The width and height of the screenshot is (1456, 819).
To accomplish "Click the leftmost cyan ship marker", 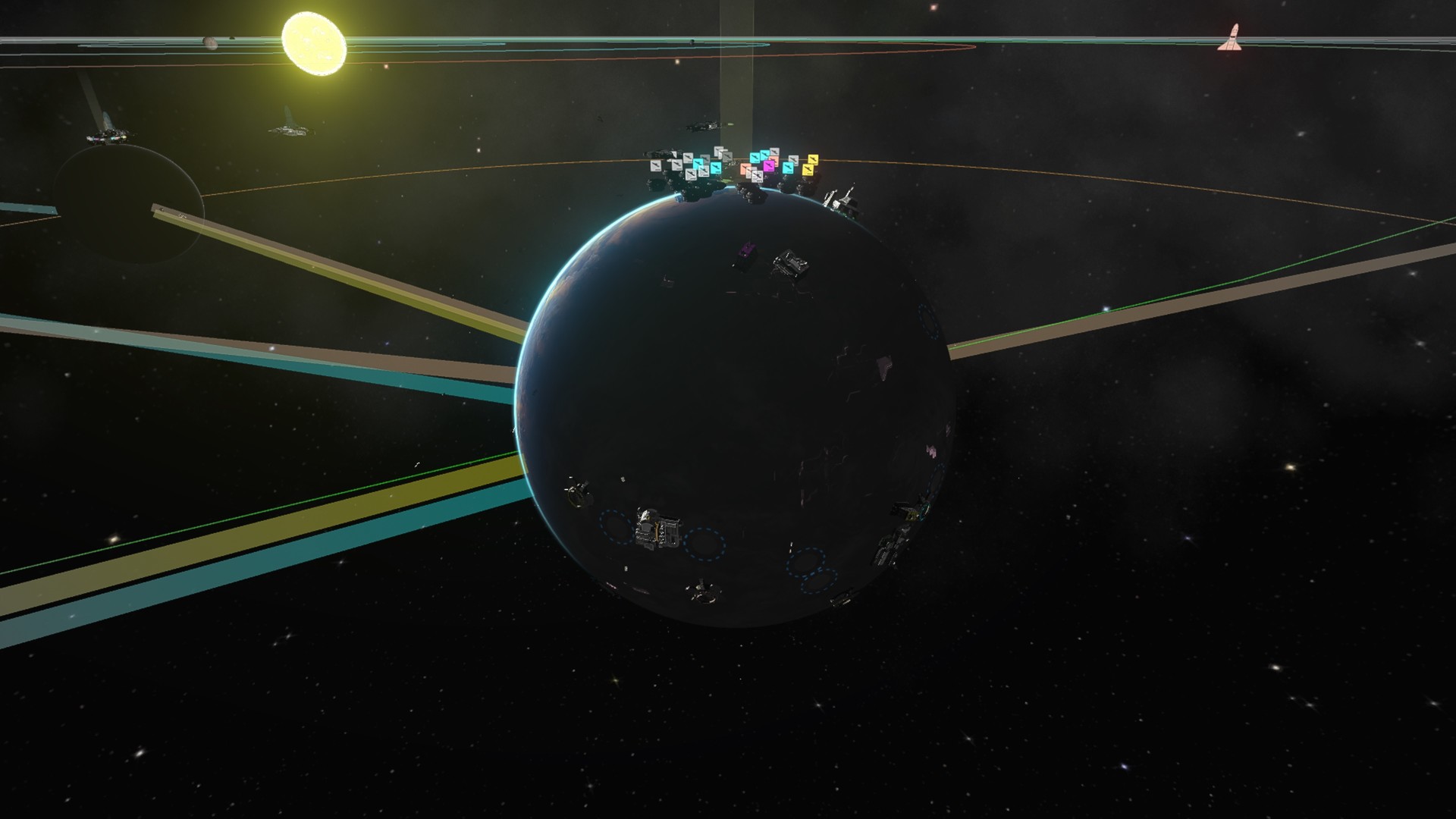I will tap(698, 165).
